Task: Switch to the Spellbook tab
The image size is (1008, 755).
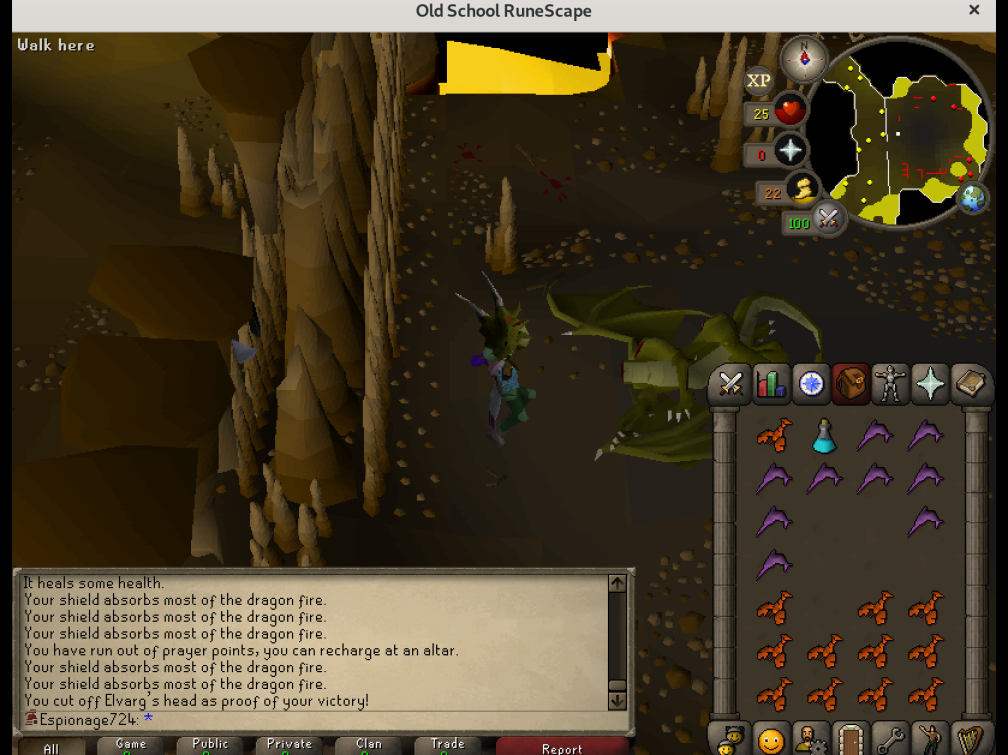Action: 969,384
